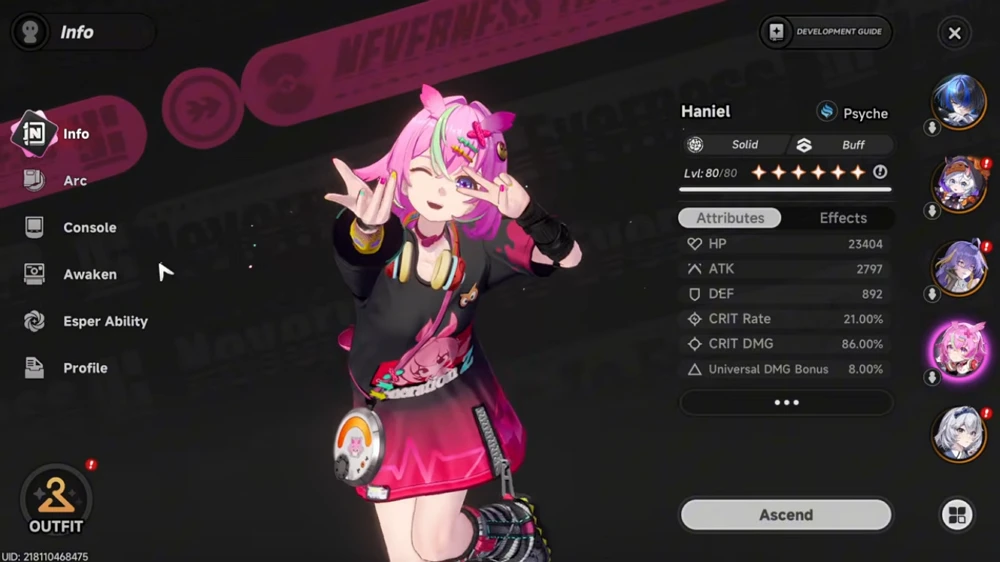Pick the purple-haired character portrait
1000x562 pixels.
coord(959,267)
